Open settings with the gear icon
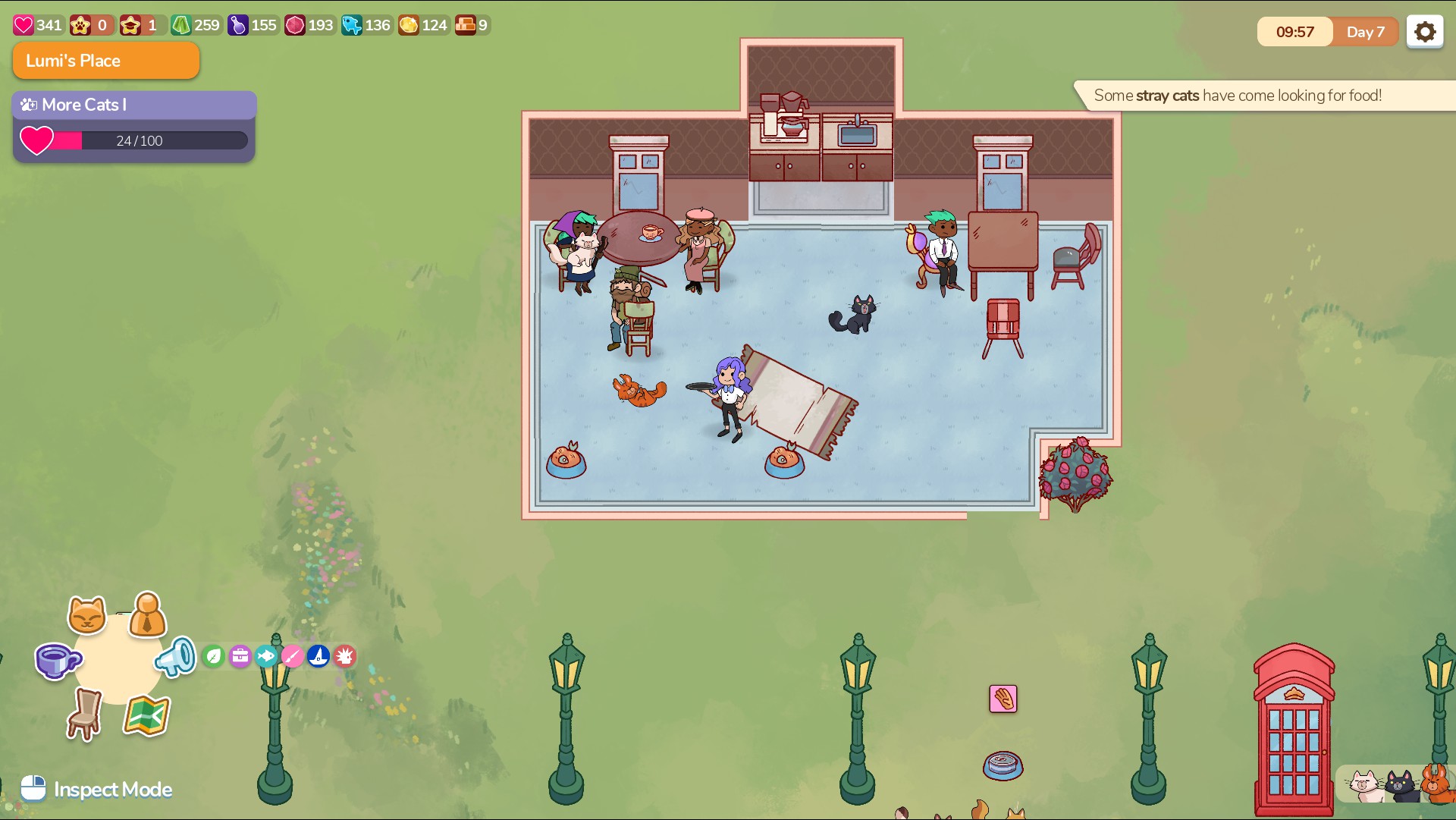The height and width of the screenshot is (820, 1456). click(1425, 32)
